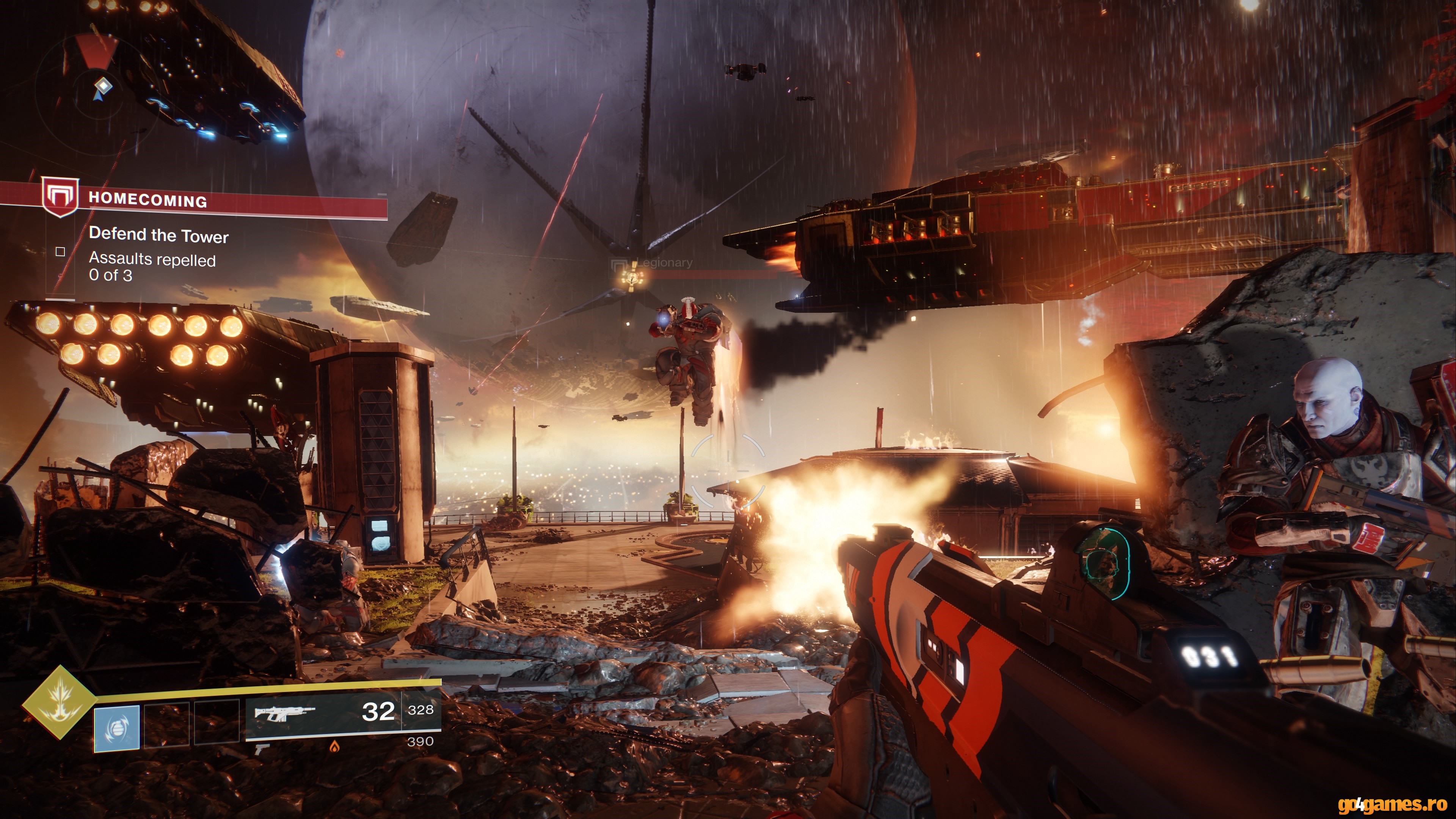Click the Homecoming mission shield emblem
The width and height of the screenshot is (1456, 819).
(x=61, y=198)
